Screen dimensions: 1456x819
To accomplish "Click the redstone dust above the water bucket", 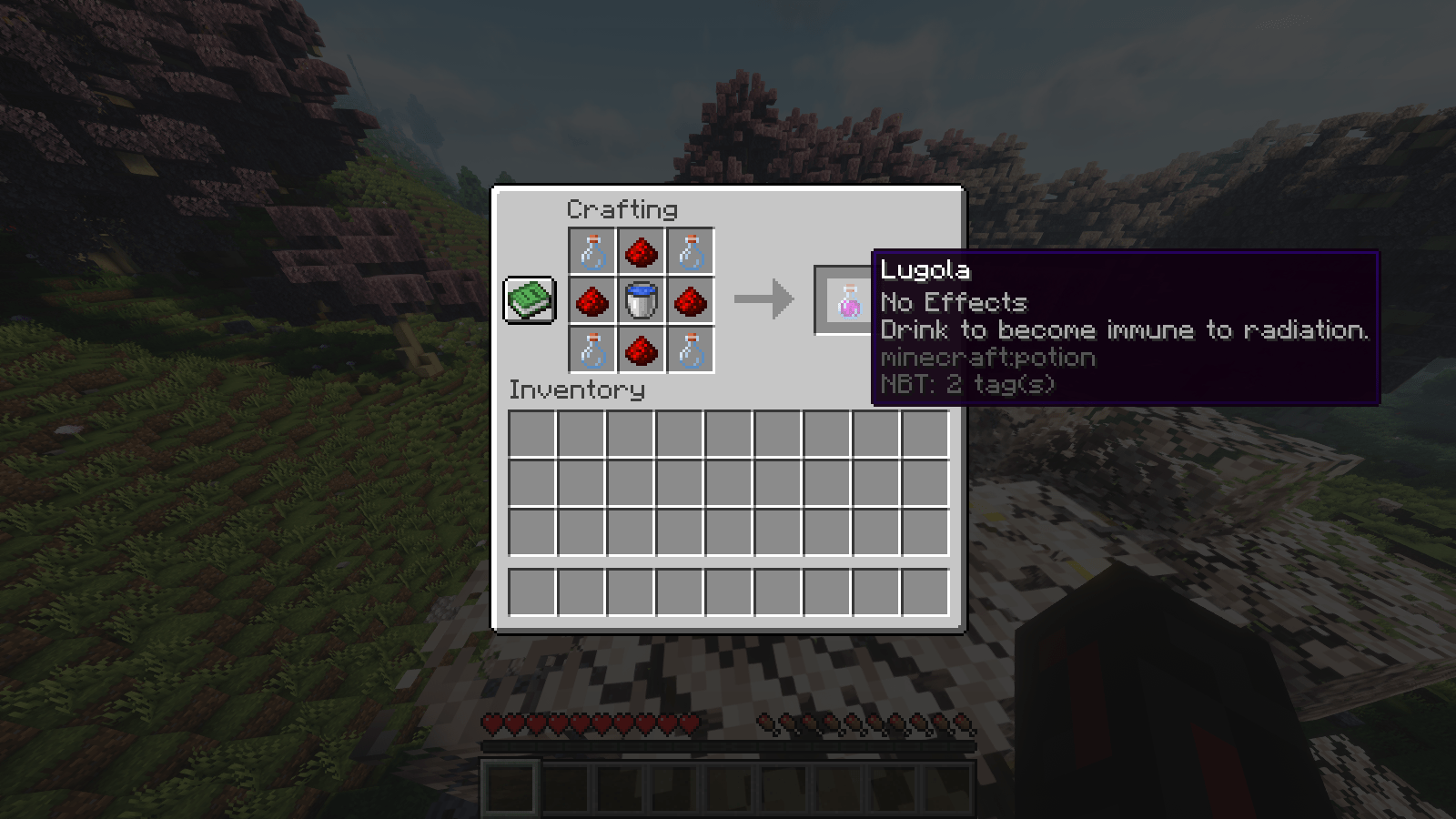I will click(641, 253).
